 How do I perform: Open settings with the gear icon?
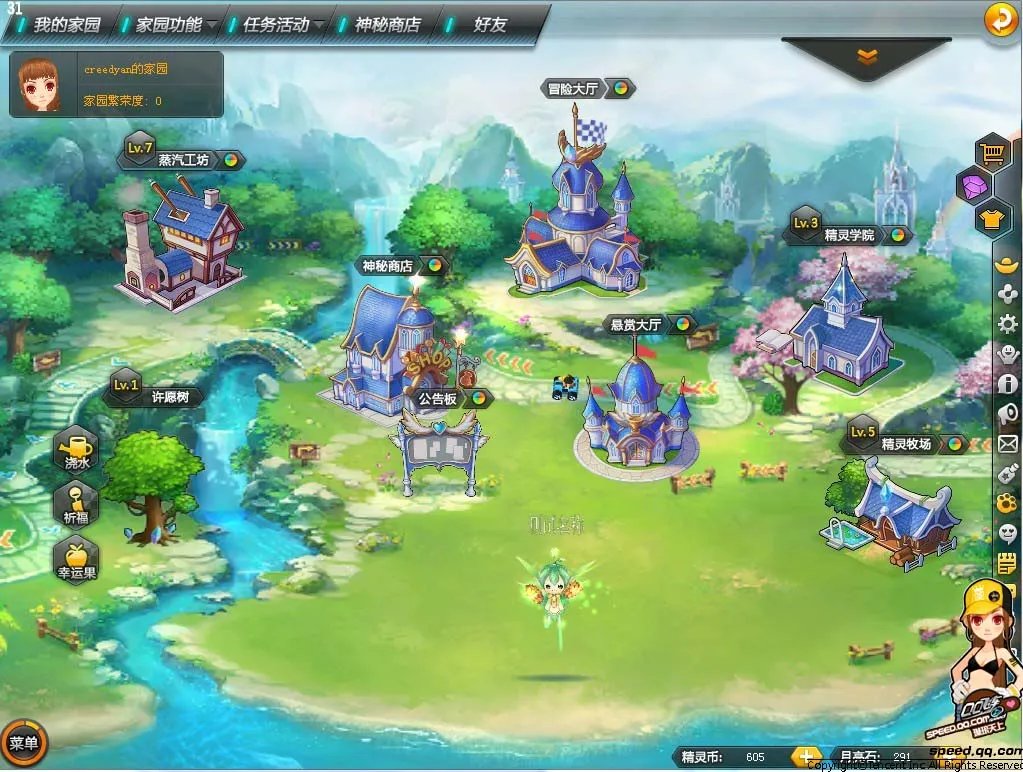click(1007, 323)
